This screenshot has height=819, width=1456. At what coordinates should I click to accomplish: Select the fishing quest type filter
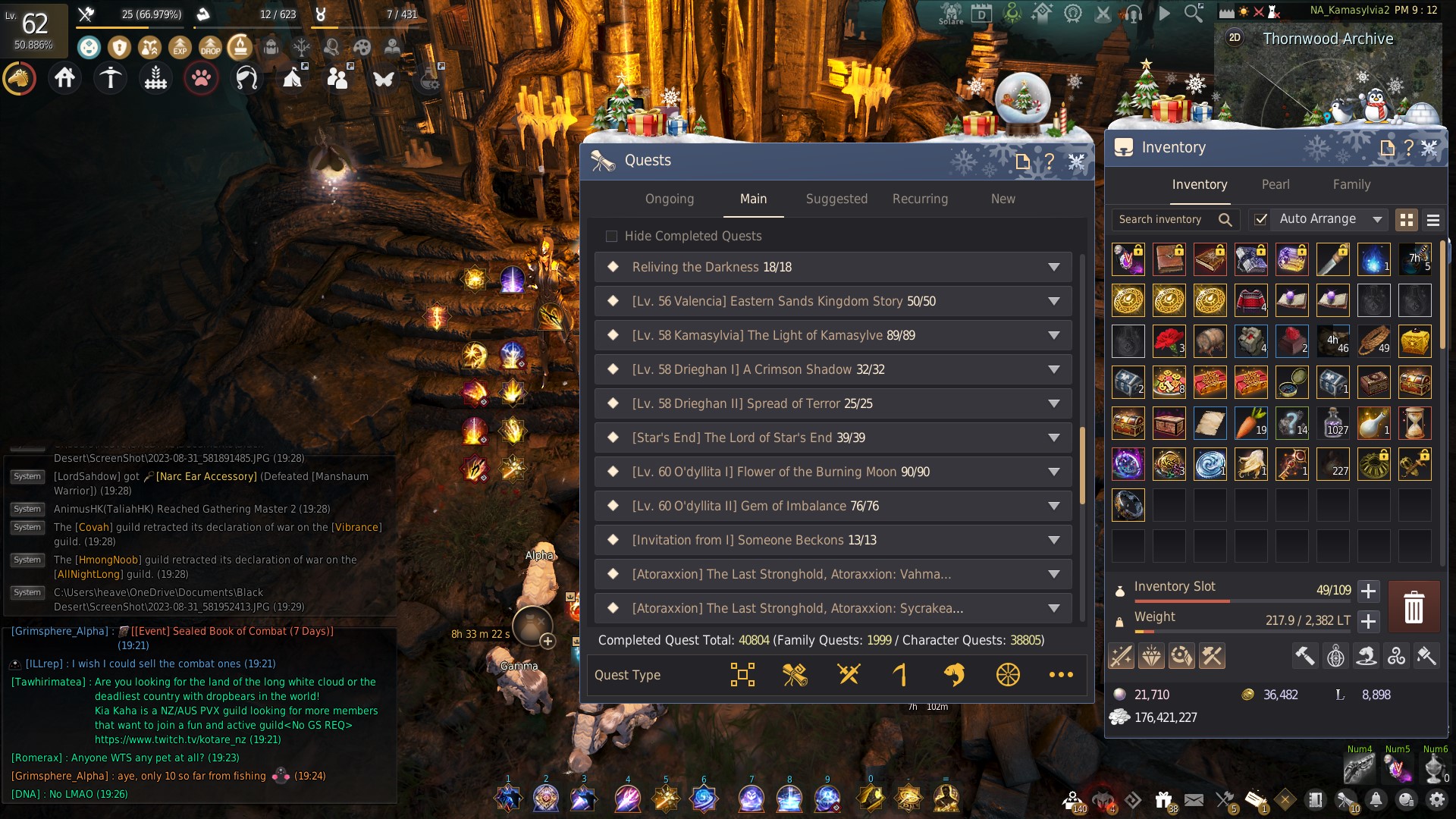click(x=955, y=674)
